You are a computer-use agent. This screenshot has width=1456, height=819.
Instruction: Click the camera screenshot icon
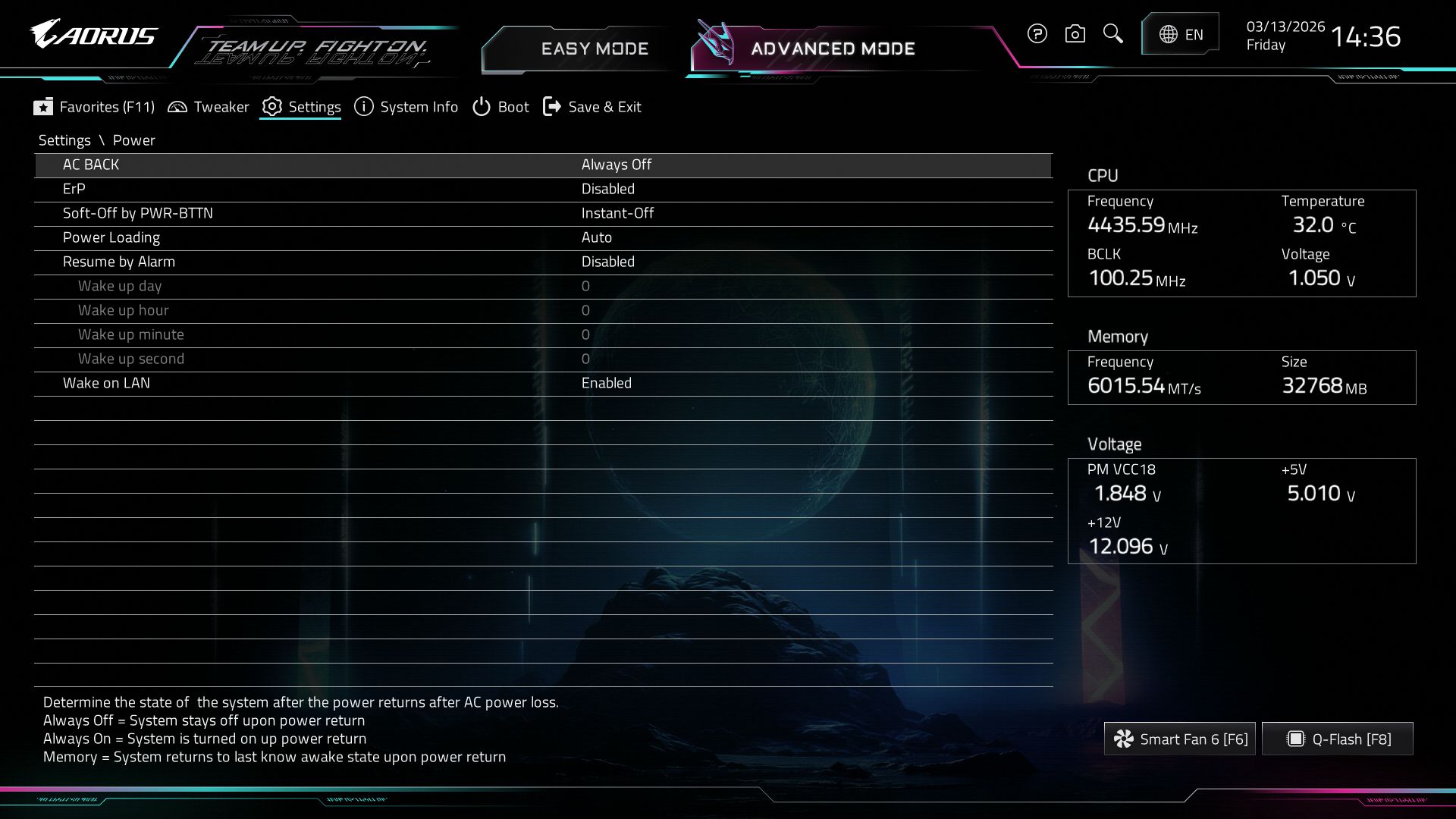coord(1075,33)
